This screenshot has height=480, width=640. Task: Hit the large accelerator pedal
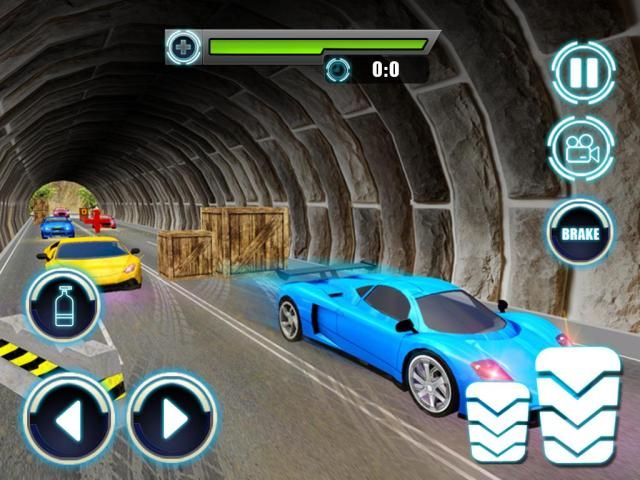tap(578, 405)
